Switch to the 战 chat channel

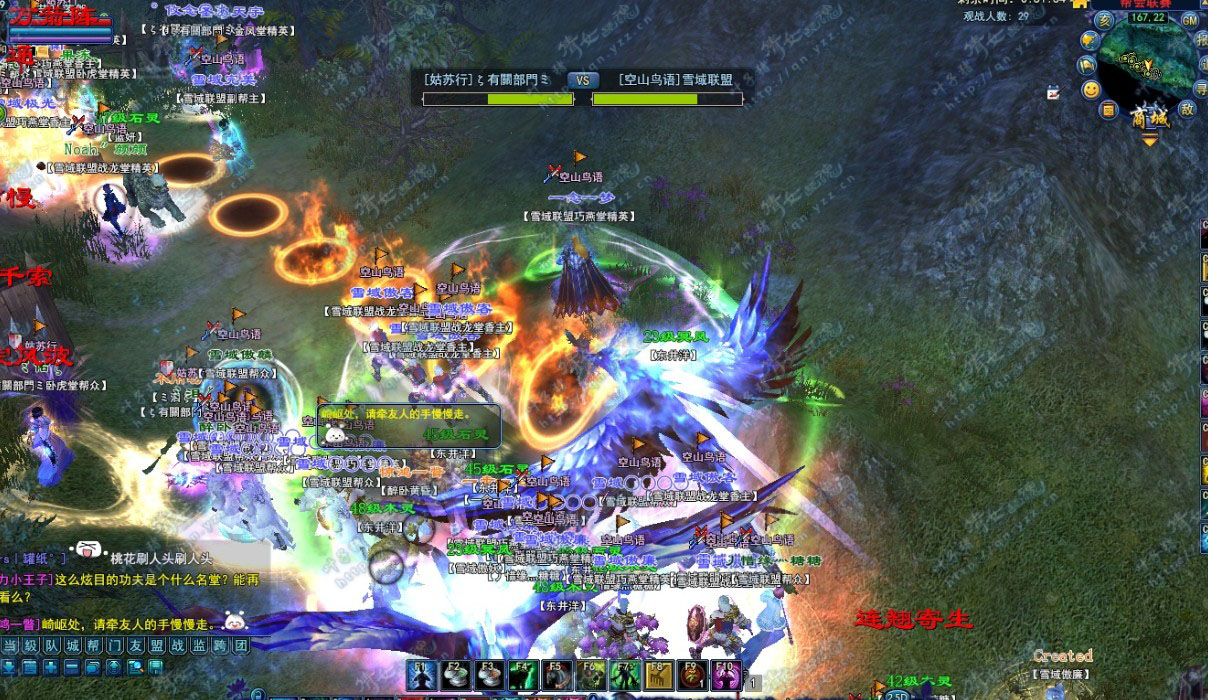click(x=178, y=646)
